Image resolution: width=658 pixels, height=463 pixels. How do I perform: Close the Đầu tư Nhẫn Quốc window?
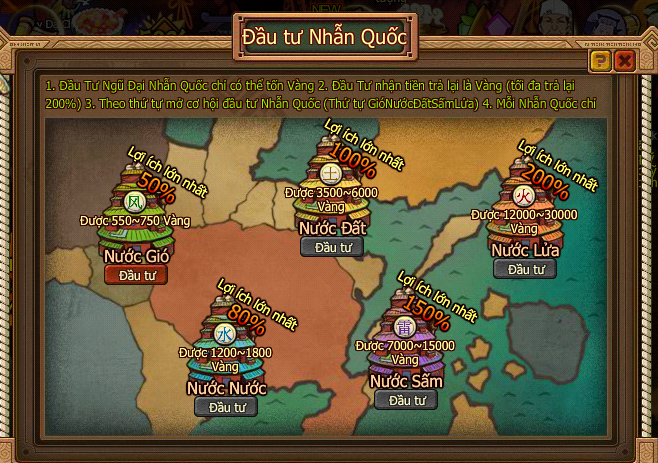pyautogui.click(x=625, y=62)
